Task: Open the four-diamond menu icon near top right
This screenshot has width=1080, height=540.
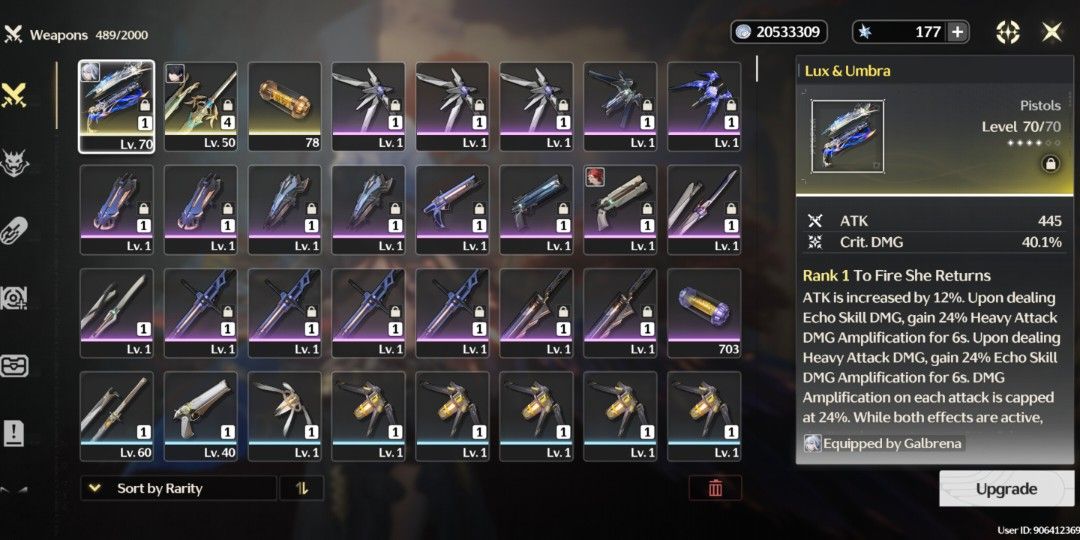Action: coord(1008,32)
